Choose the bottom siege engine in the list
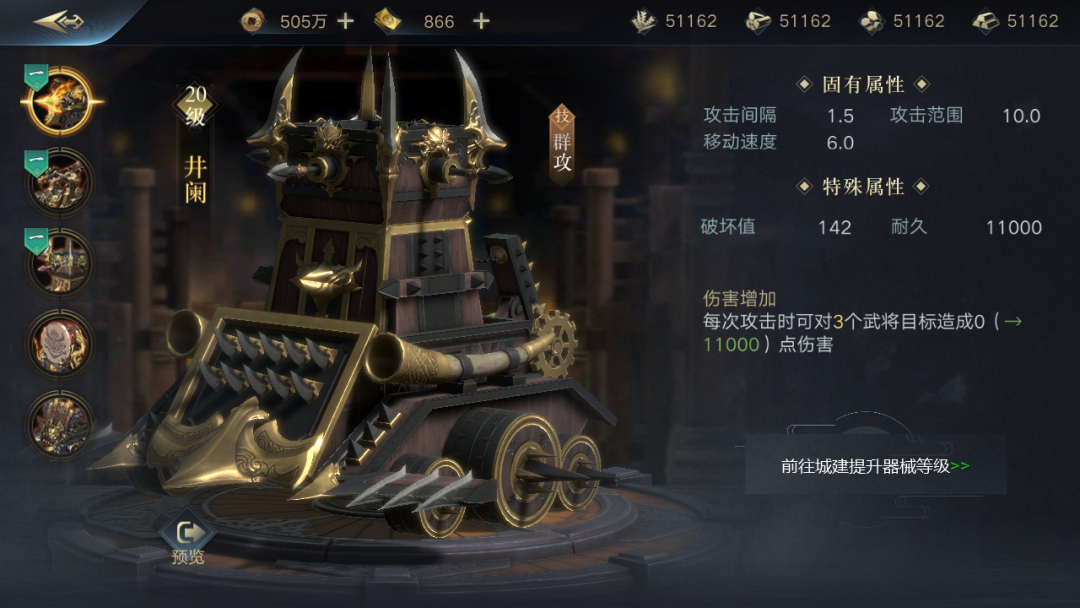This screenshot has height=608, width=1080. [60, 424]
